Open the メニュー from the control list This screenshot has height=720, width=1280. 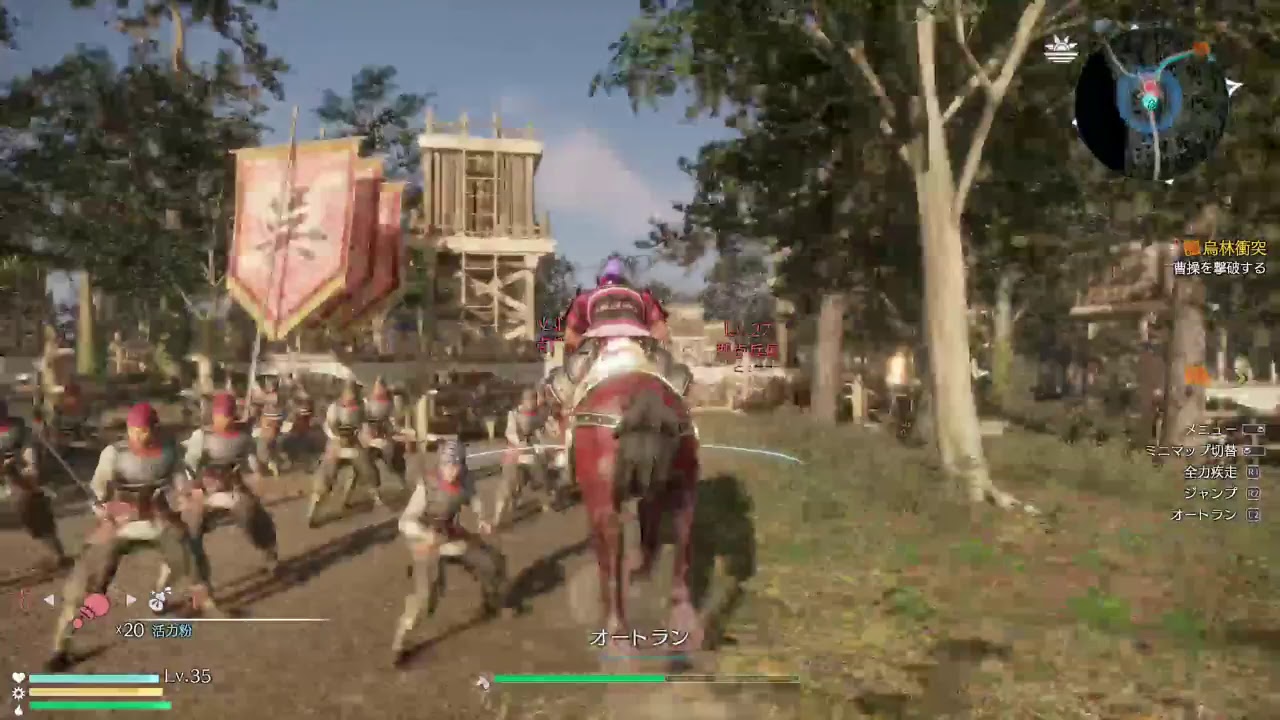pyautogui.click(x=1209, y=427)
